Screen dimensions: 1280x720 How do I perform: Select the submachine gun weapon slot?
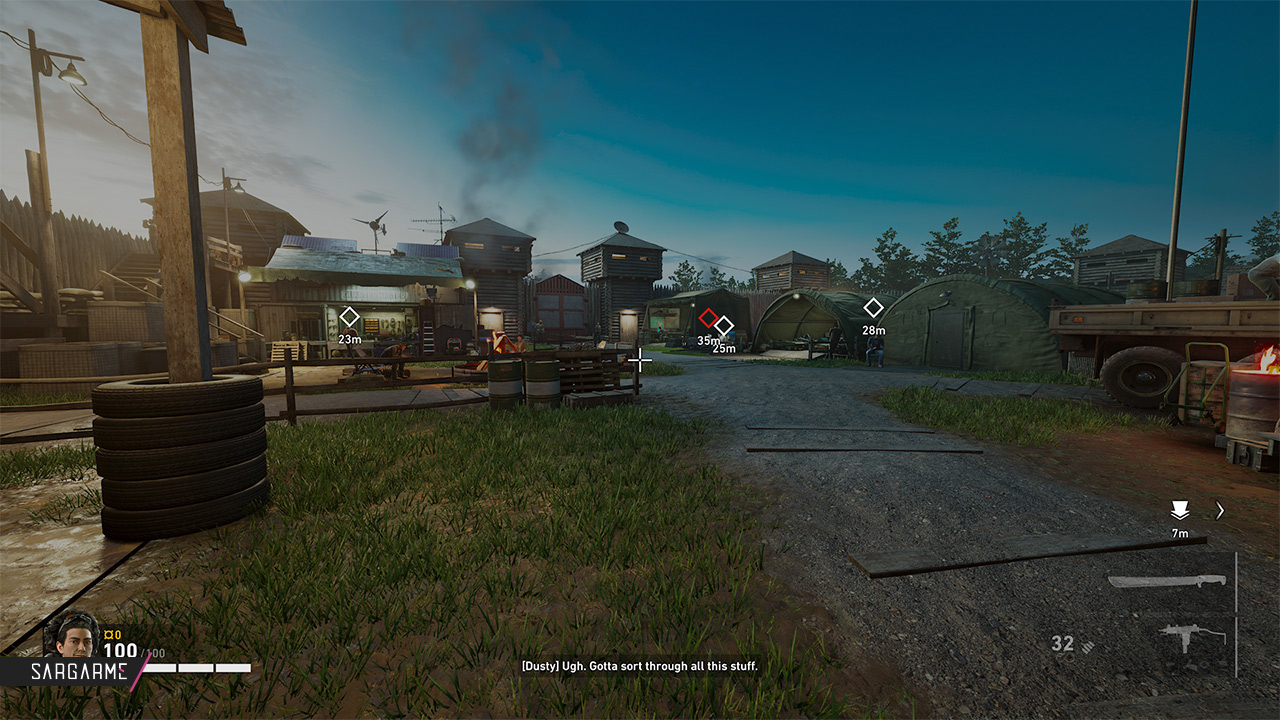point(1192,636)
